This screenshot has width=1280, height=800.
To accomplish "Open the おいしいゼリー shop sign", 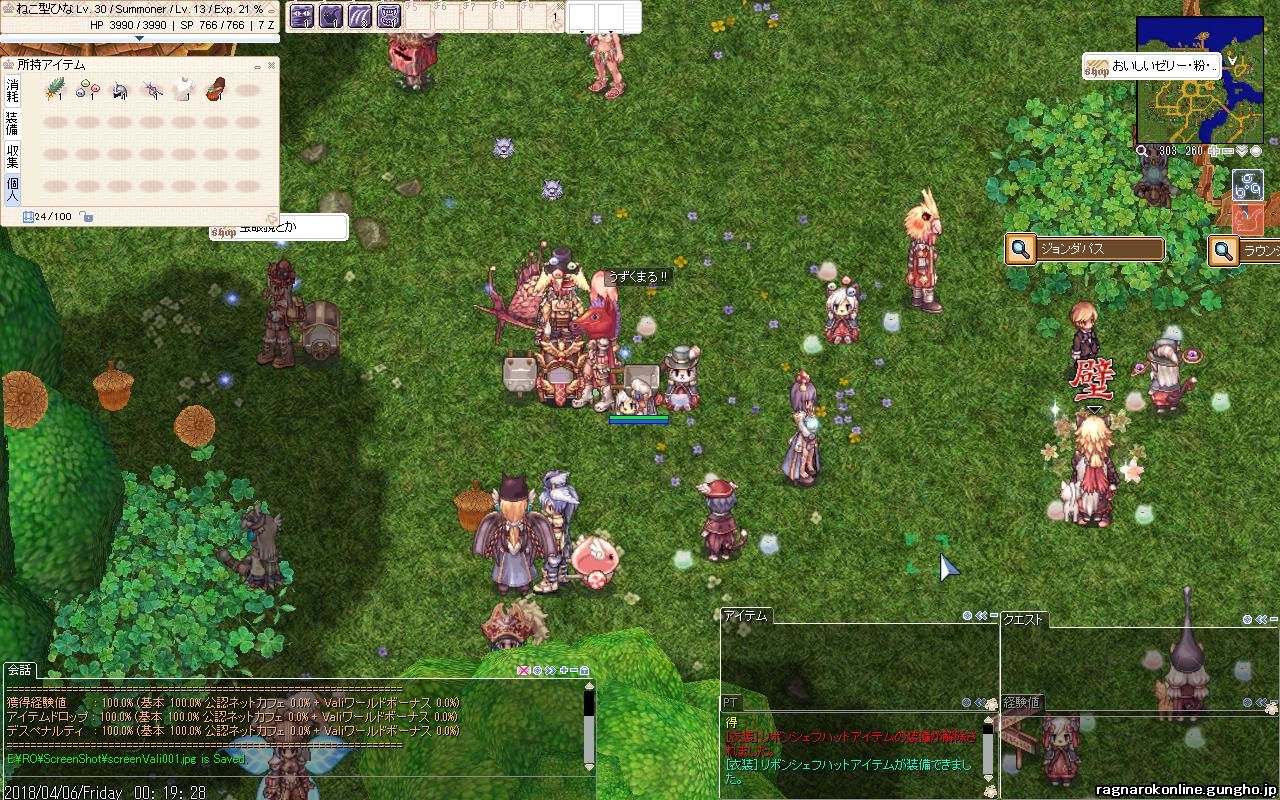I will [1152, 67].
